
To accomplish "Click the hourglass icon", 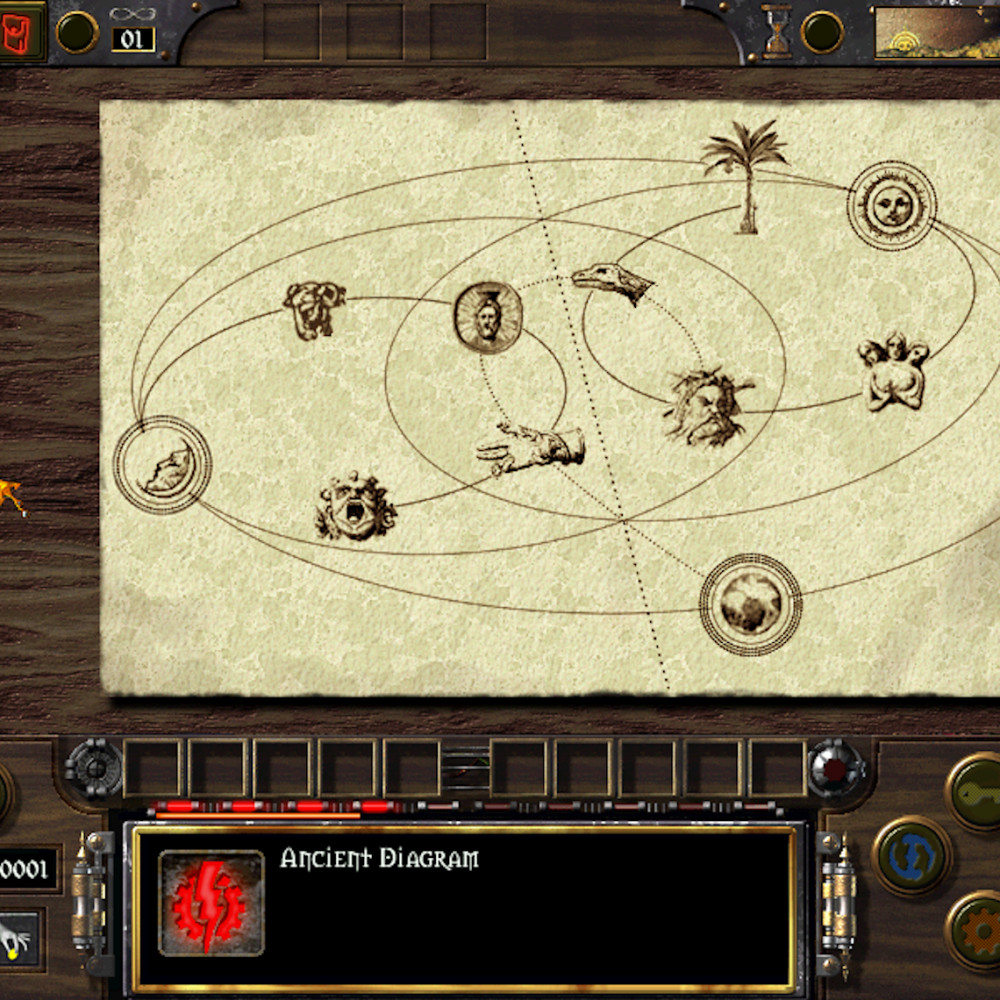I will tap(776, 31).
